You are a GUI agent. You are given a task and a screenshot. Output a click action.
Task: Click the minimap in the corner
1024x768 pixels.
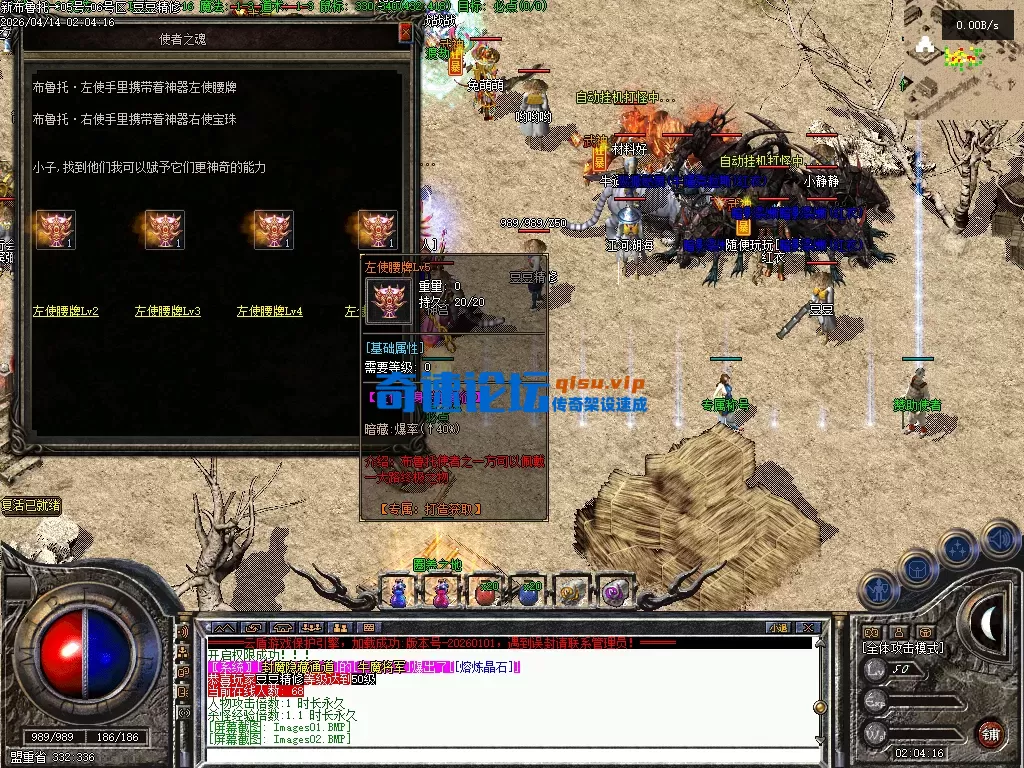pyautogui.click(x=962, y=58)
